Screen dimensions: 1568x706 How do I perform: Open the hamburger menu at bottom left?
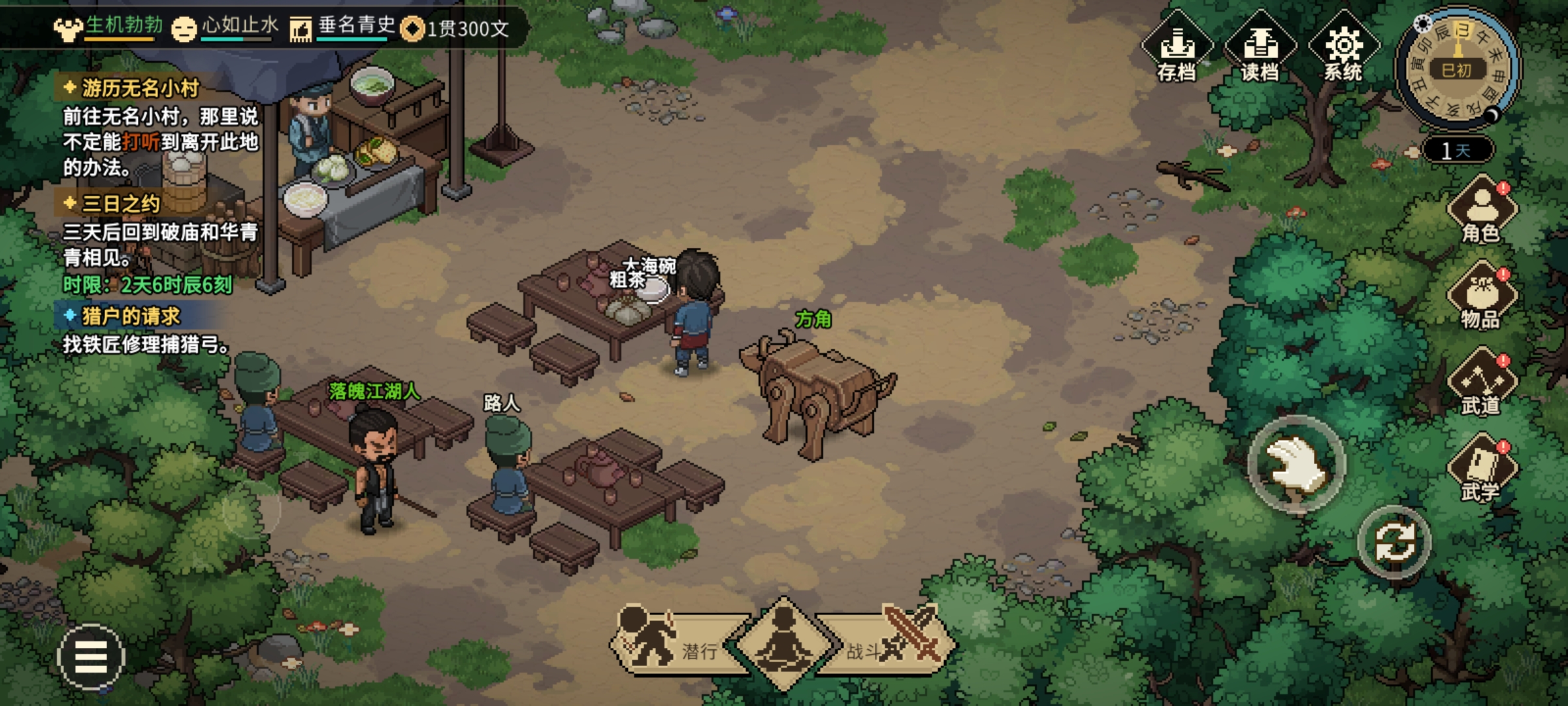91,656
